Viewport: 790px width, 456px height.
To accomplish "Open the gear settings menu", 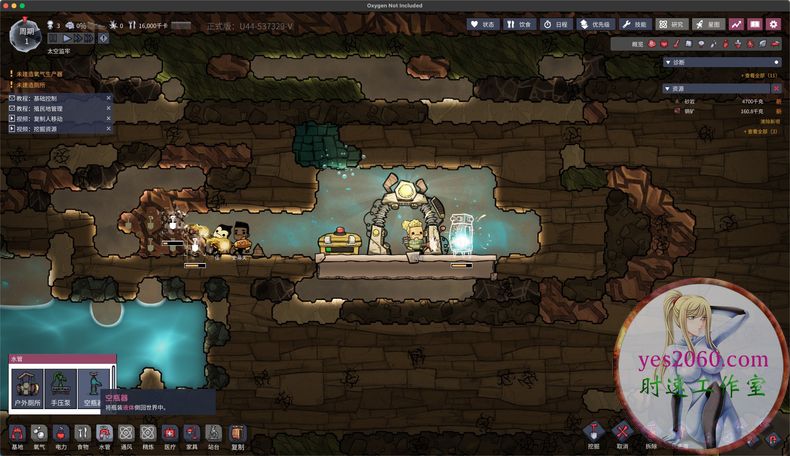I will click(x=773, y=24).
